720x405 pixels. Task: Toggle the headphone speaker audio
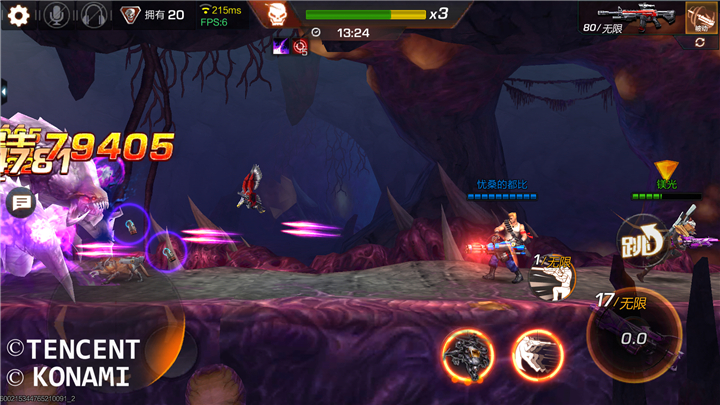[94, 15]
